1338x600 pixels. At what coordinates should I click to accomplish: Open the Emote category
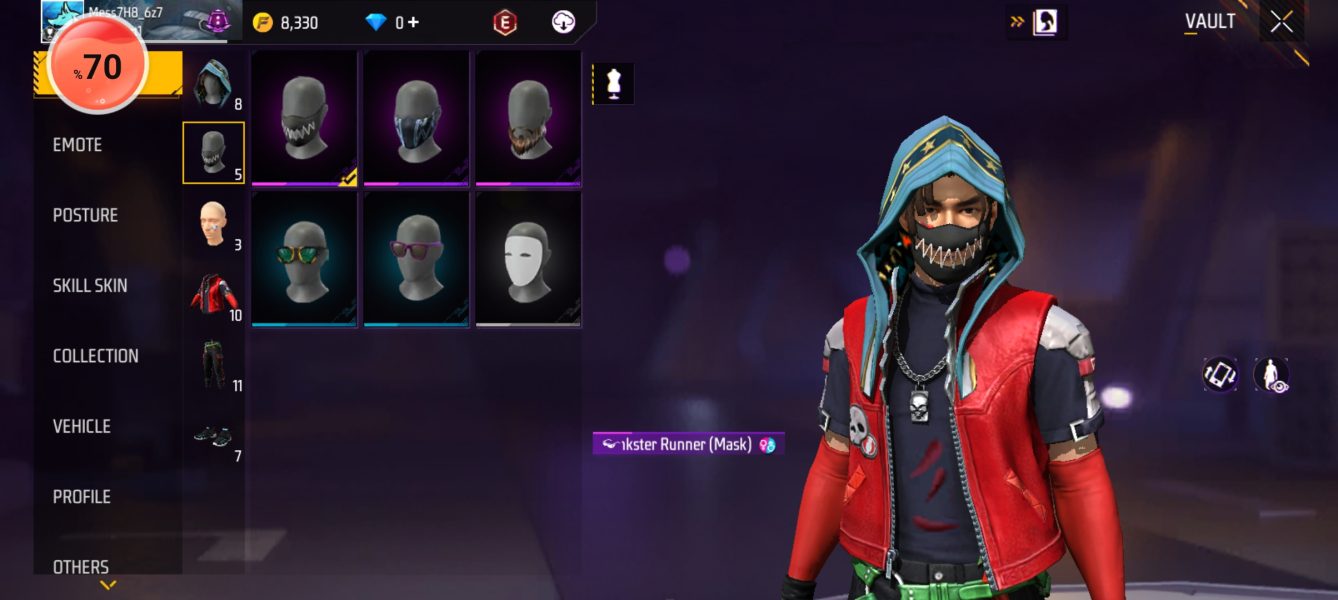coord(78,145)
